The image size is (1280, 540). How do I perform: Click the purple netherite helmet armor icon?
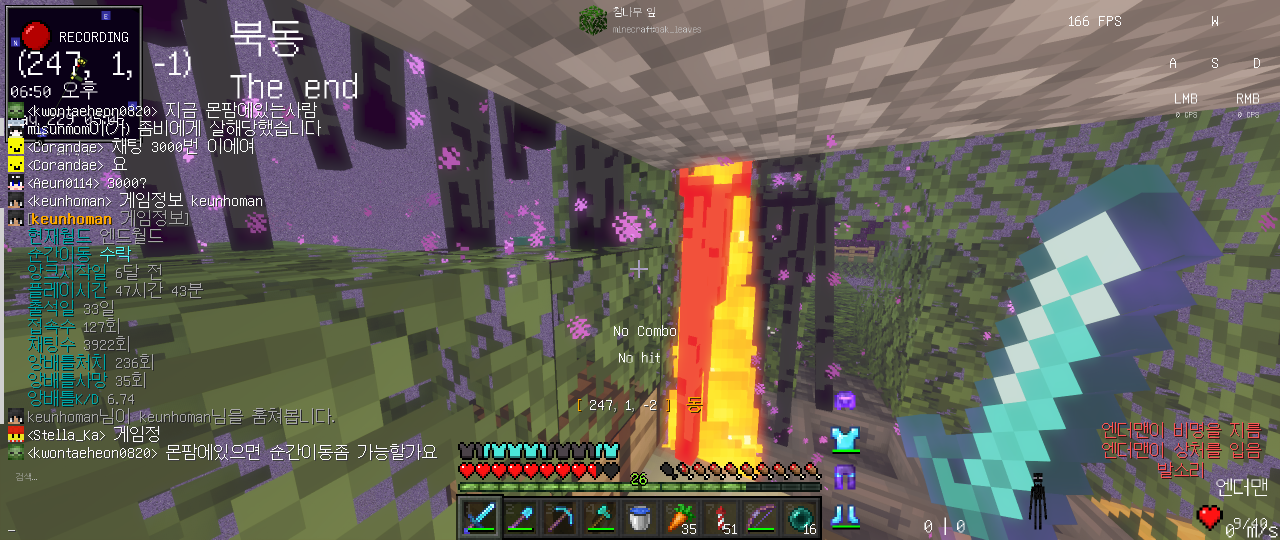[845, 401]
